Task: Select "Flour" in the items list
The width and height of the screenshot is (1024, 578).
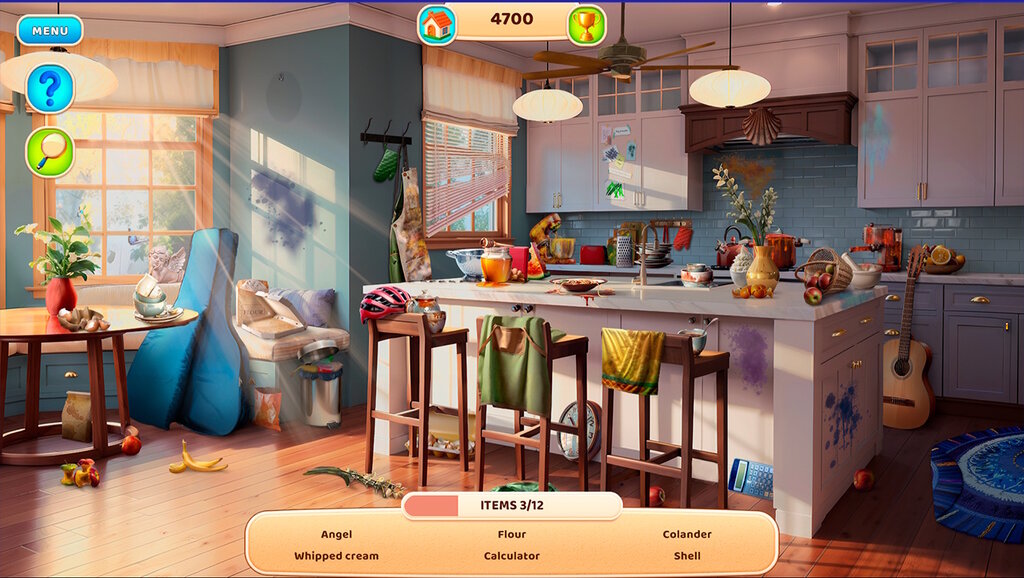Action: pos(512,534)
